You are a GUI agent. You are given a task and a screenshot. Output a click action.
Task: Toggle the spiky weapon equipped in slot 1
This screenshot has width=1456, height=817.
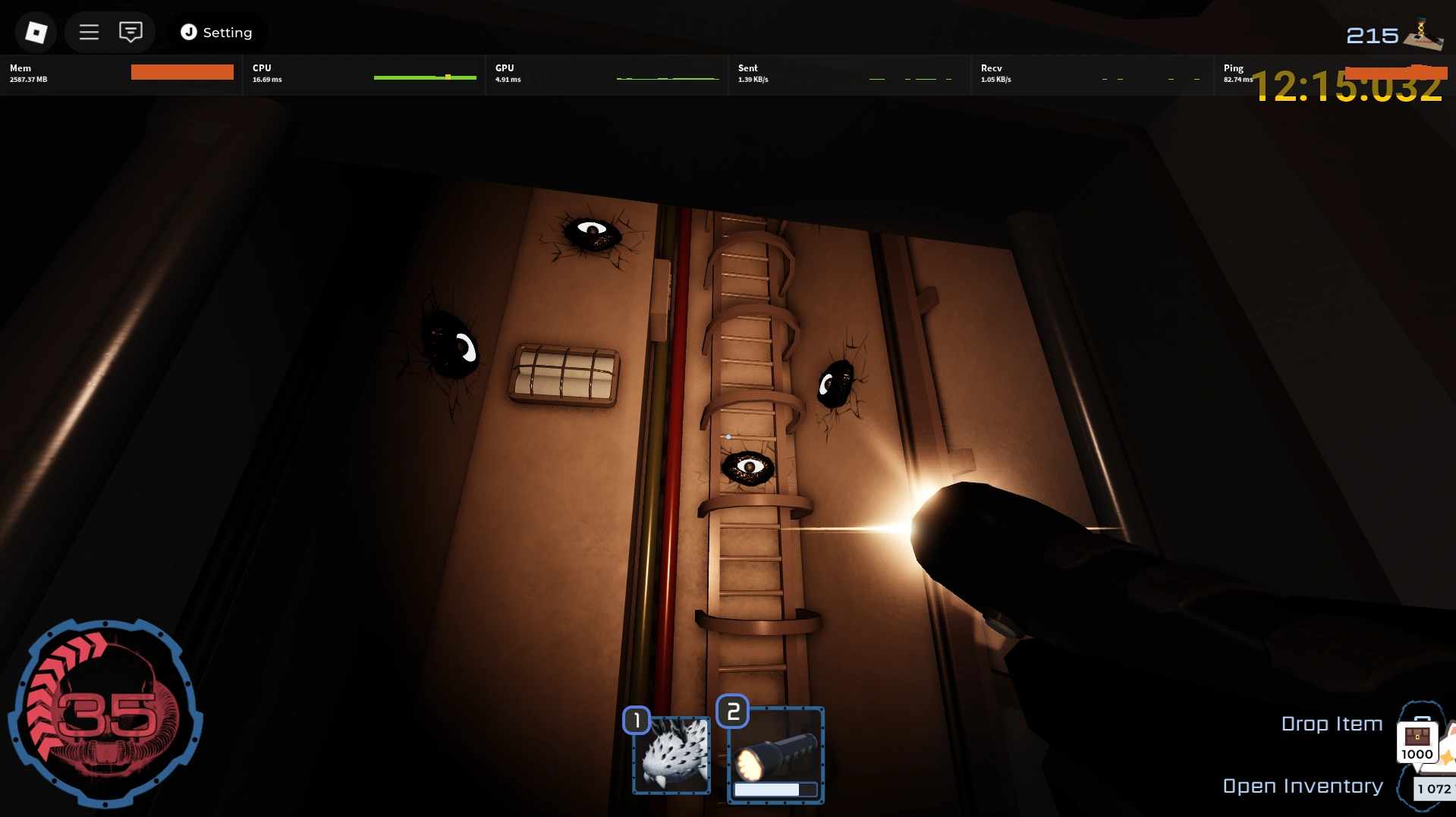coord(671,754)
